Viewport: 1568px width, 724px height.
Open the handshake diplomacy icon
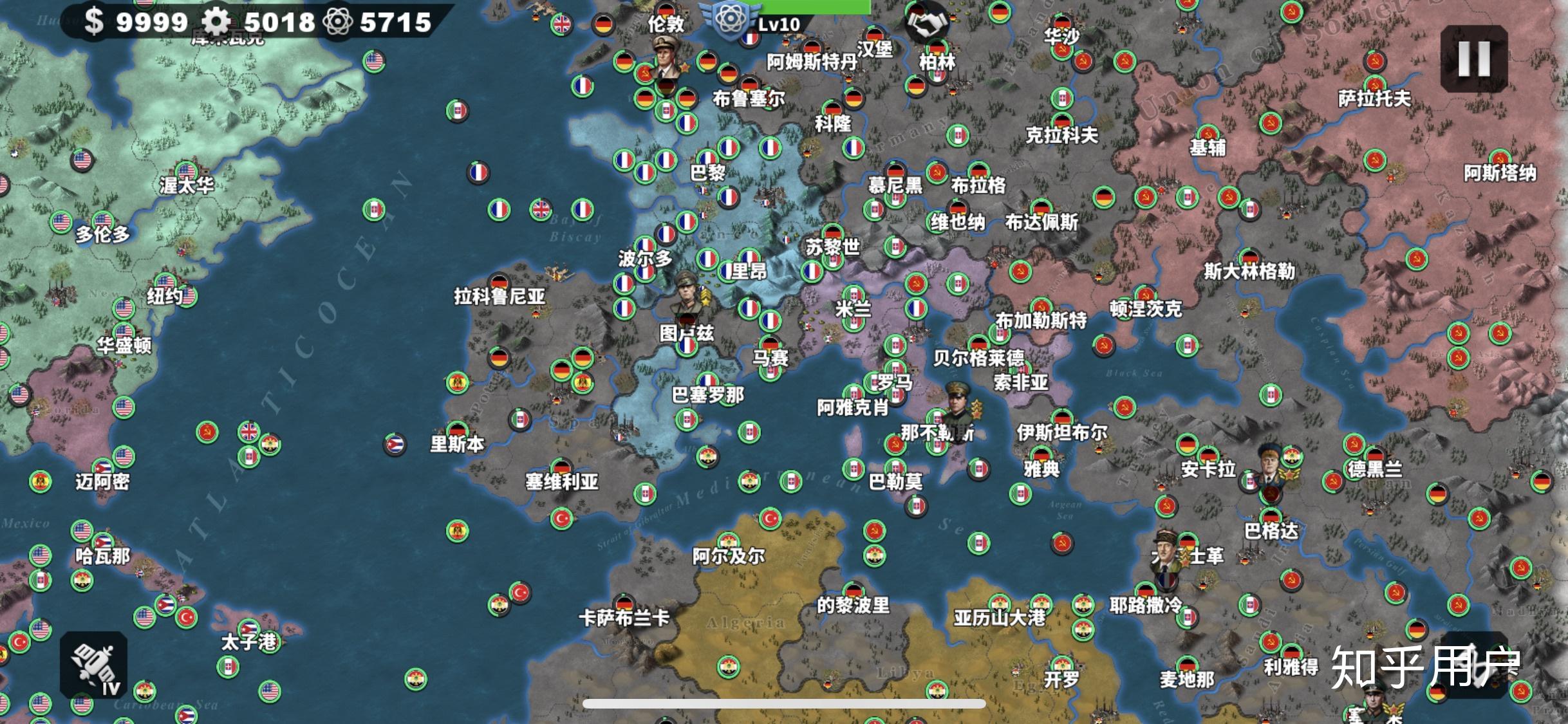(x=926, y=24)
